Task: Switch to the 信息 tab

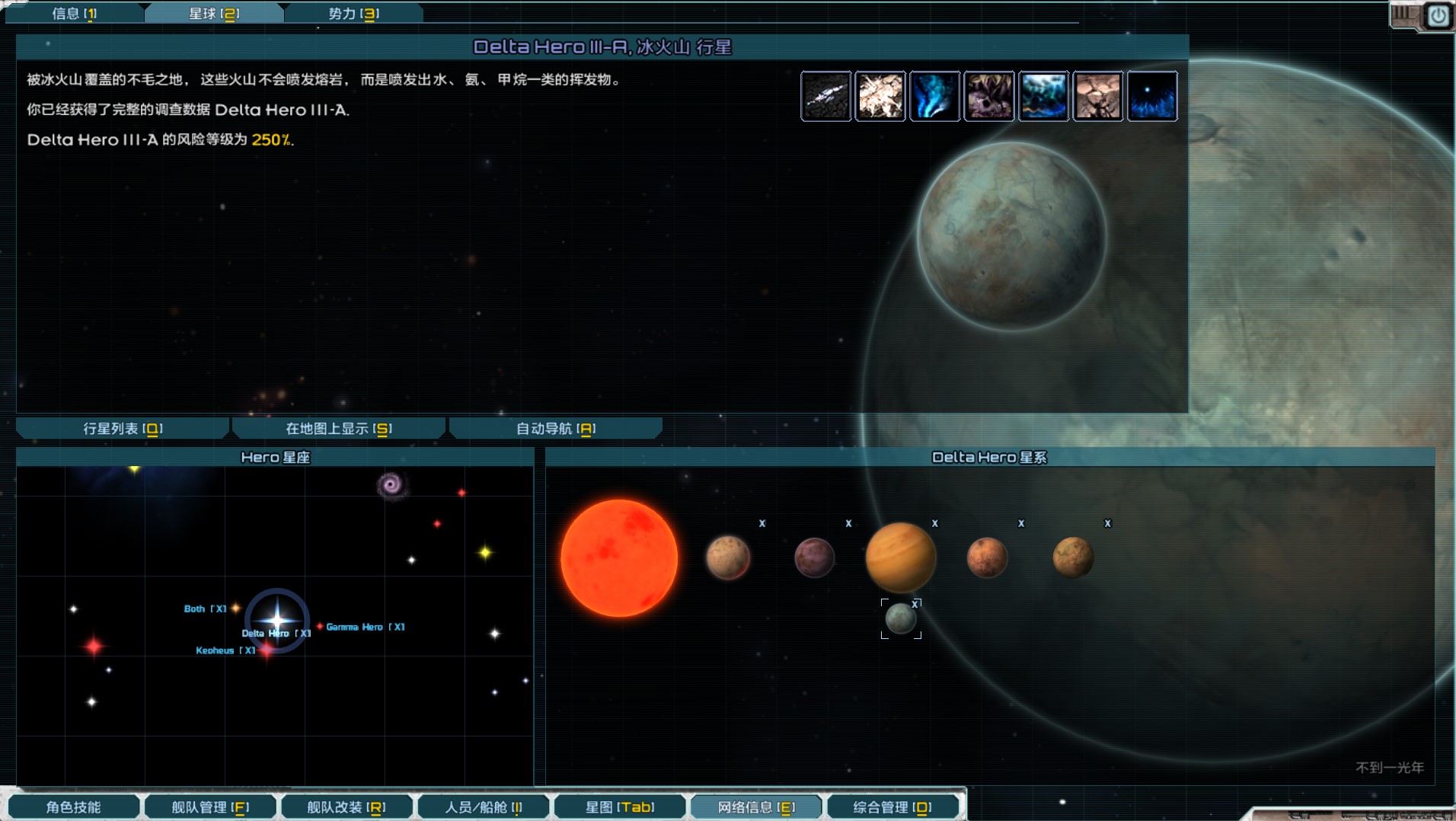Action: 74,13
